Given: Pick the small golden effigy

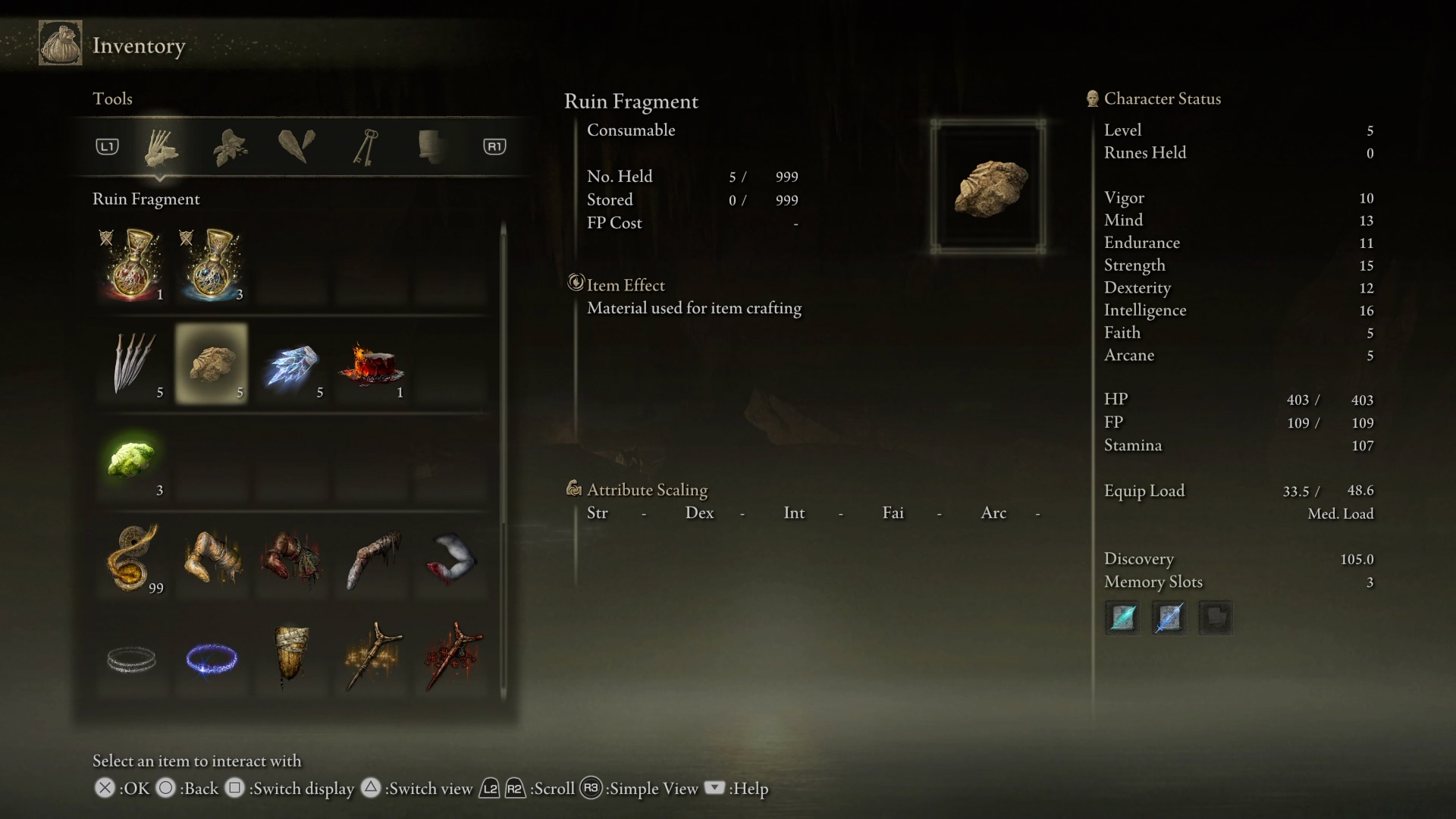Looking at the screenshot, I should pyautogui.click(x=372, y=657).
